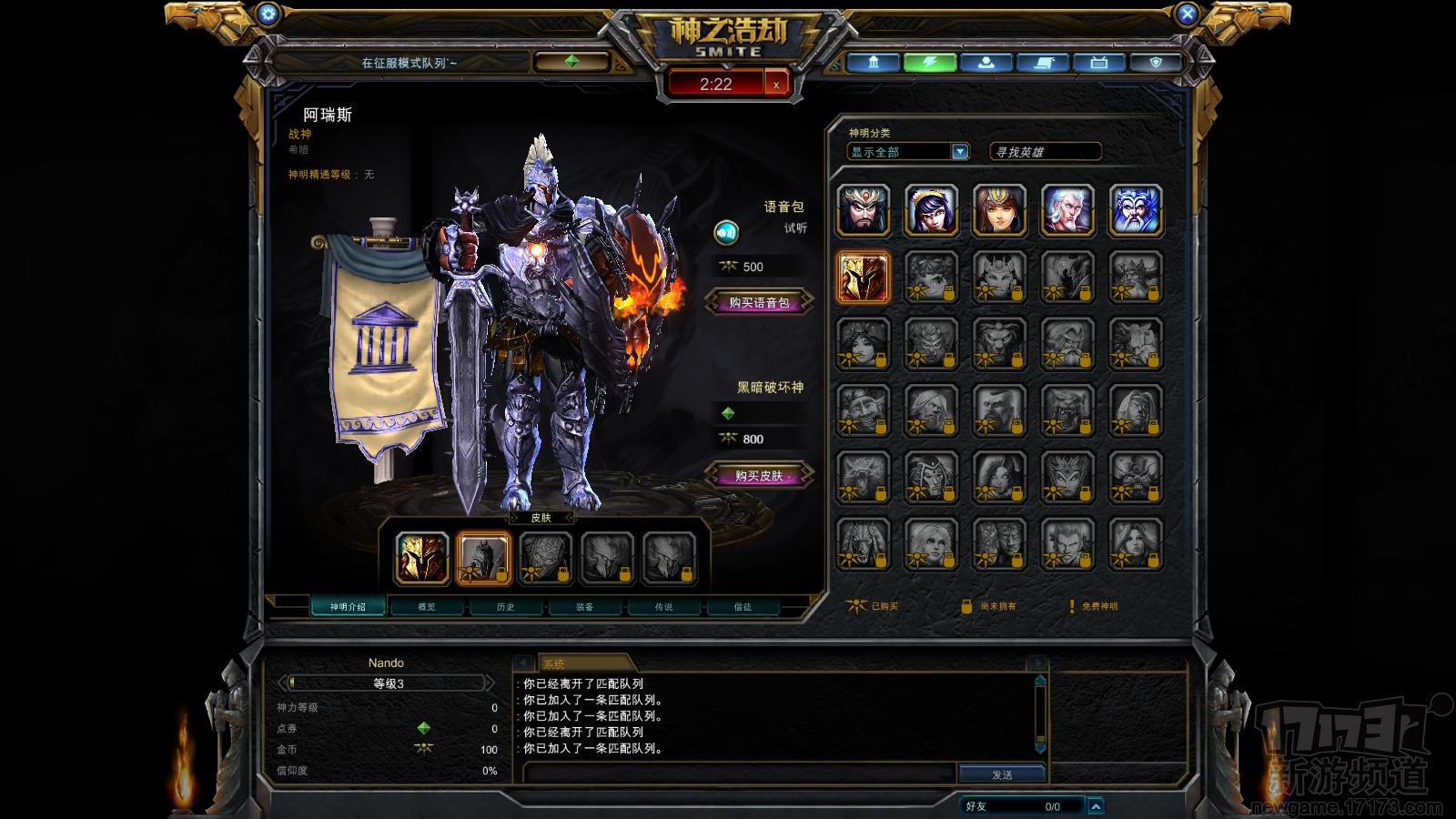Open the TV icon top navigation tab
This screenshot has width=1456, height=819.
[x=1099, y=63]
